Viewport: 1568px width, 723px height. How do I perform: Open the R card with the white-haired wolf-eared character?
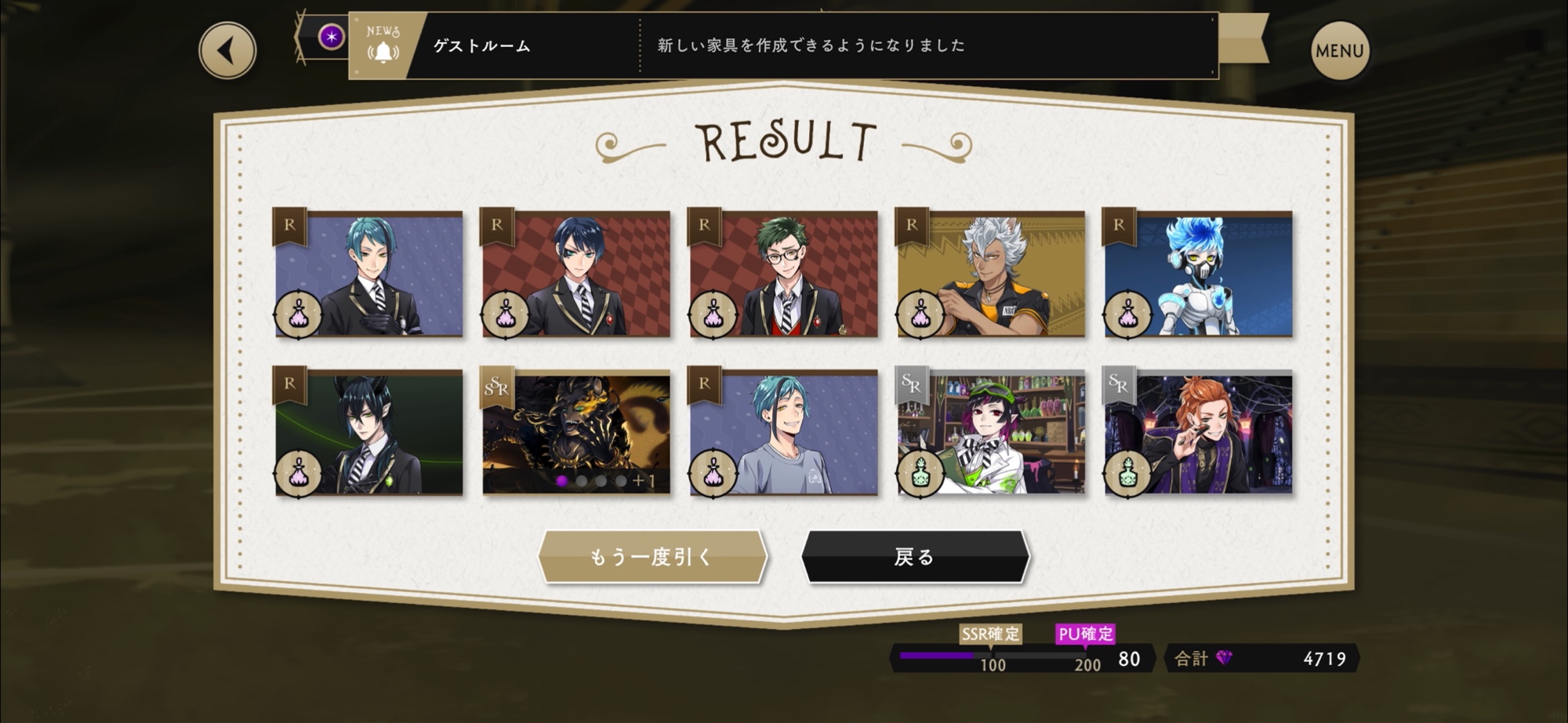click(x=991, y=274)
